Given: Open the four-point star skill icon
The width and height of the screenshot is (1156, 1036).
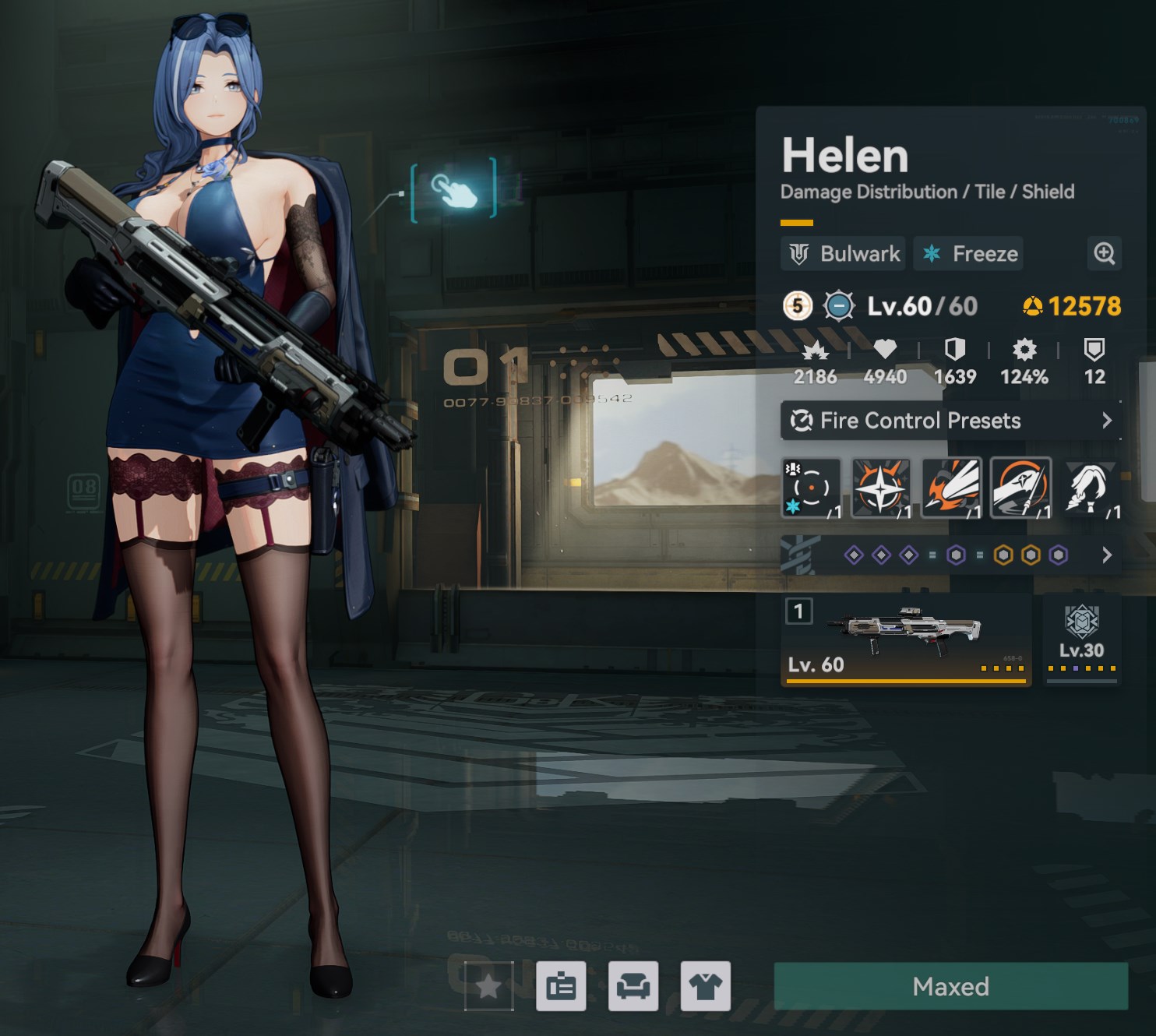Looking at the screenshot, I should point(880,488).
